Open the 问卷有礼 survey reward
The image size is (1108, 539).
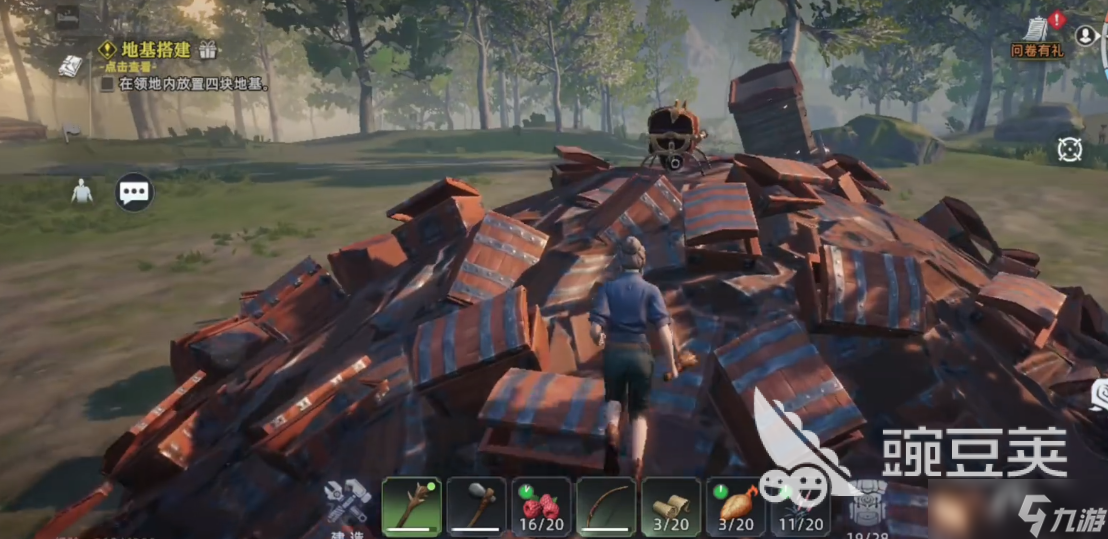point(1037,35)
